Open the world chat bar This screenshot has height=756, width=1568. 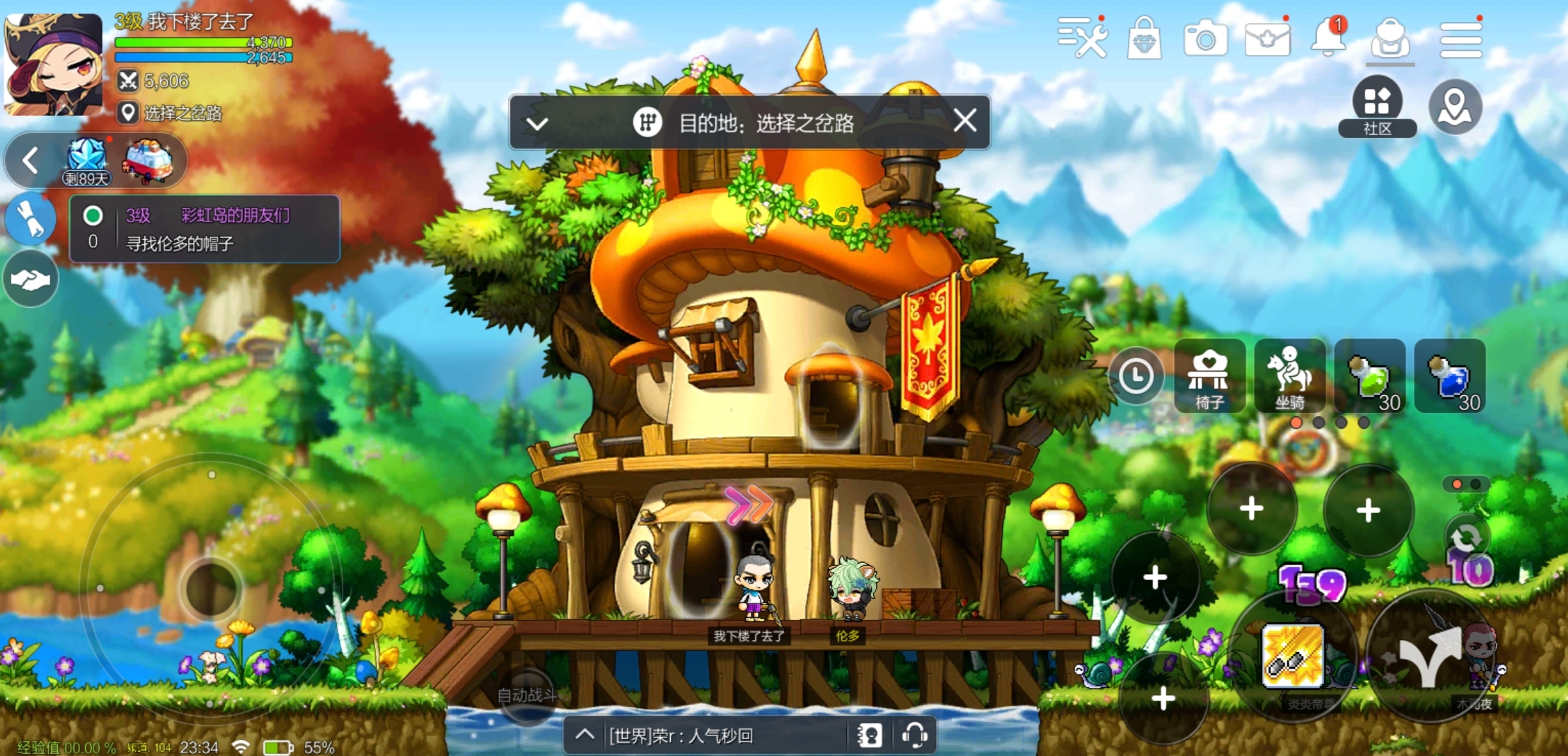(715, 736)
